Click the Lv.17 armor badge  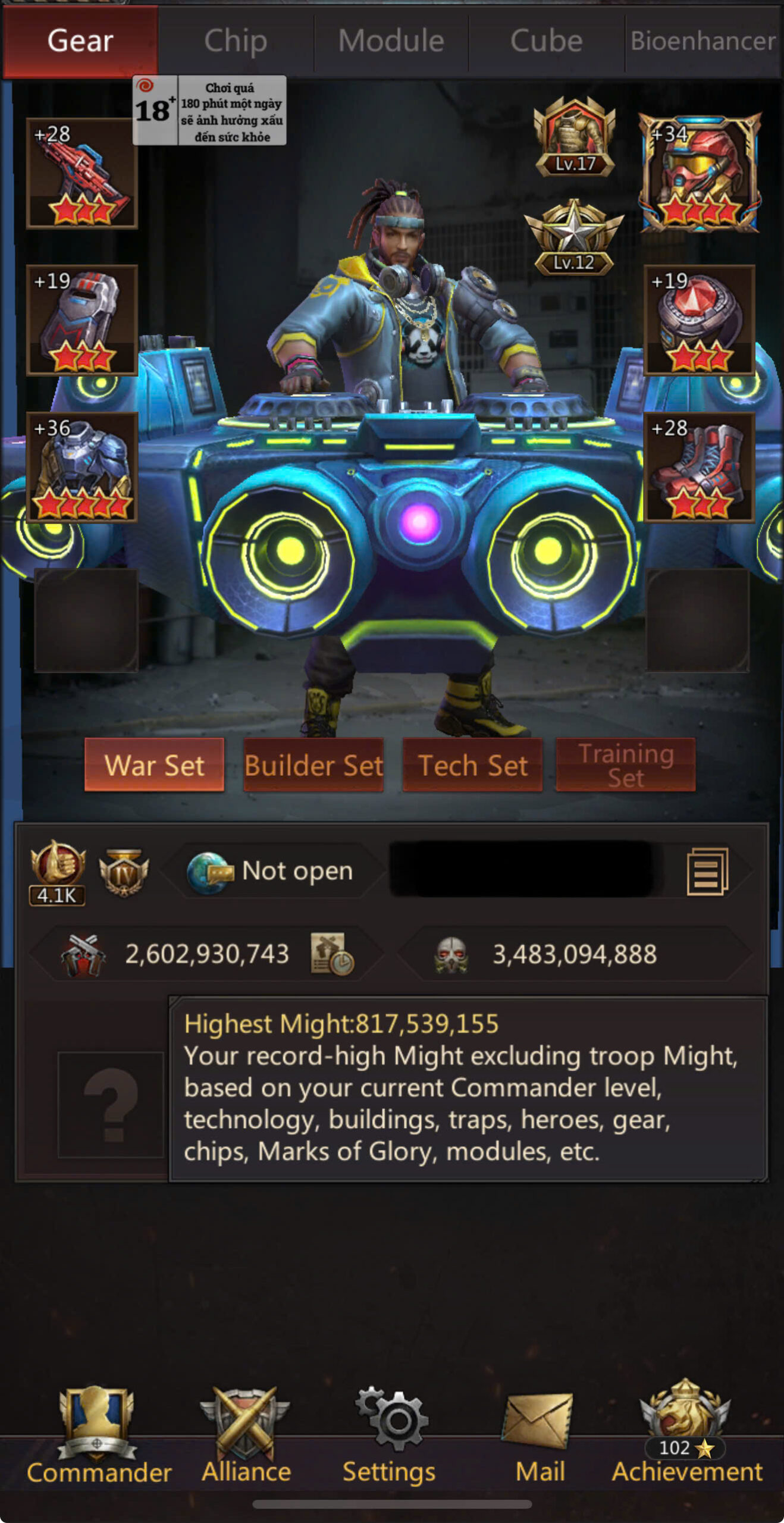coord(574,138)
